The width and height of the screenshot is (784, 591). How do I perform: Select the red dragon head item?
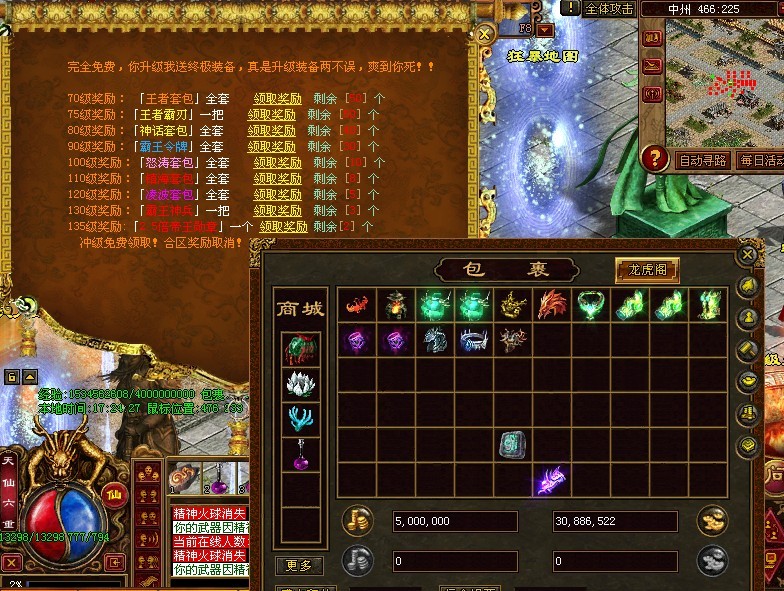[551, 306]
